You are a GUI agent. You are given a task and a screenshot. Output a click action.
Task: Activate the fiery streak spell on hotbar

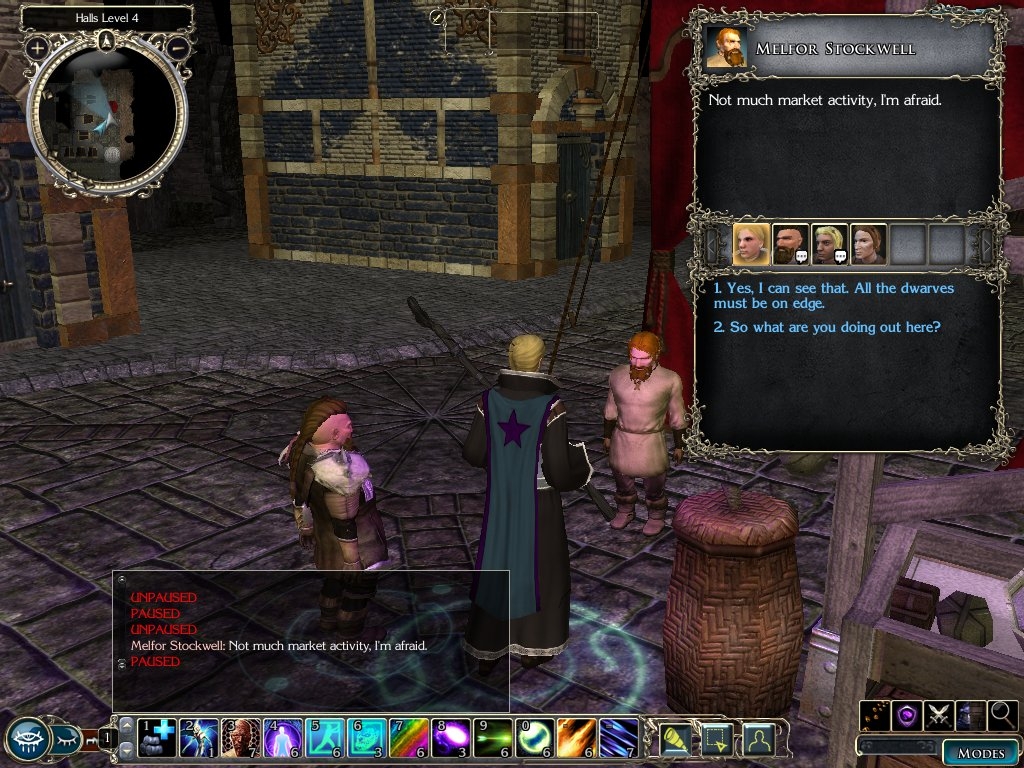575,737
